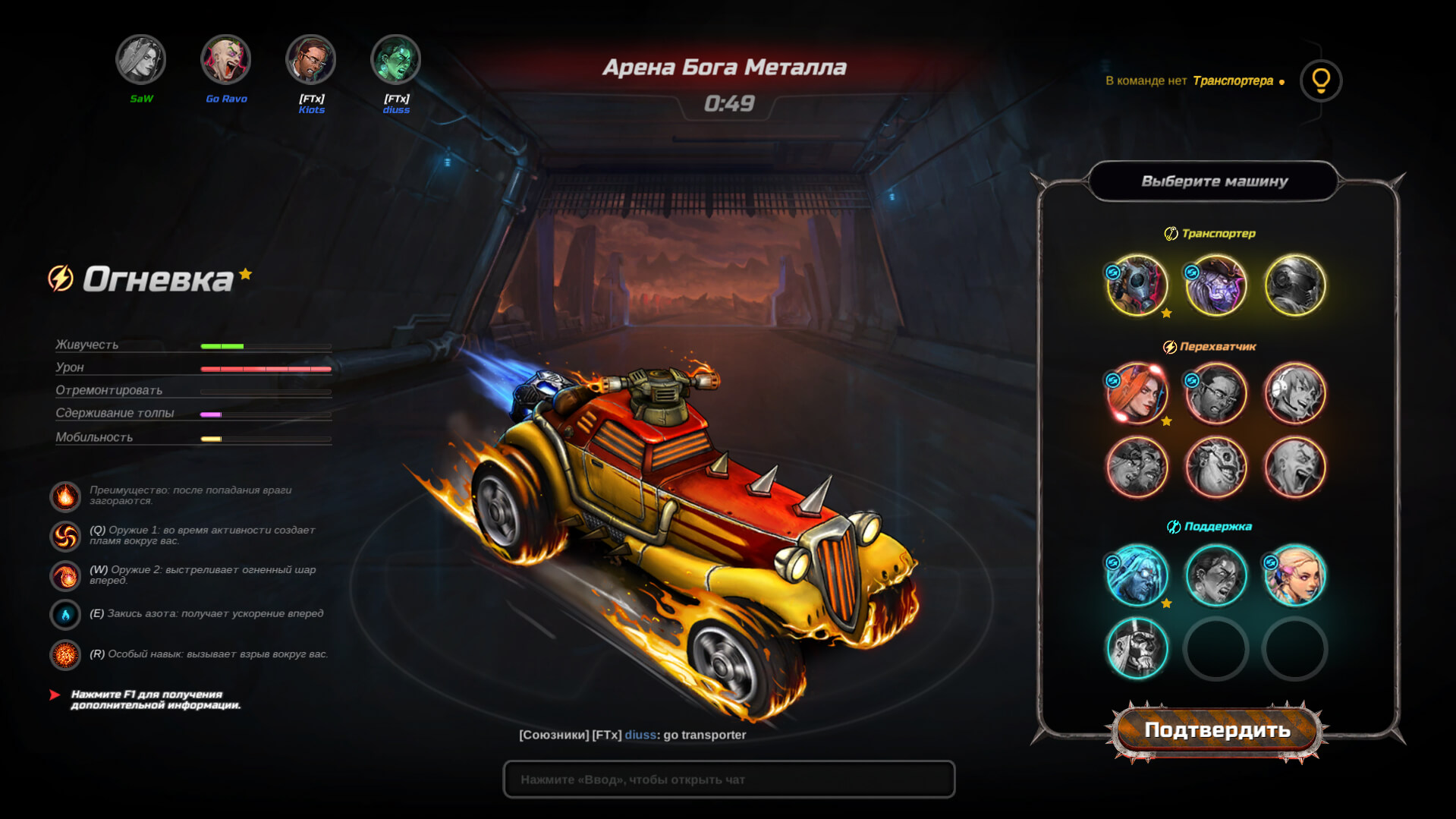Click the (R) explosion special skill icon
Screen dimensions: 1456x819
pyautogui.click(x=65, y=654)
